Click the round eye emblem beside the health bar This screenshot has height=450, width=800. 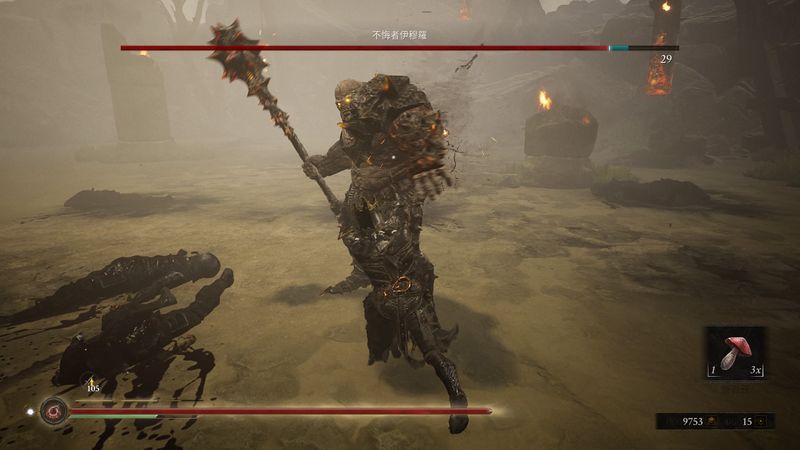[x=54, y=410]
